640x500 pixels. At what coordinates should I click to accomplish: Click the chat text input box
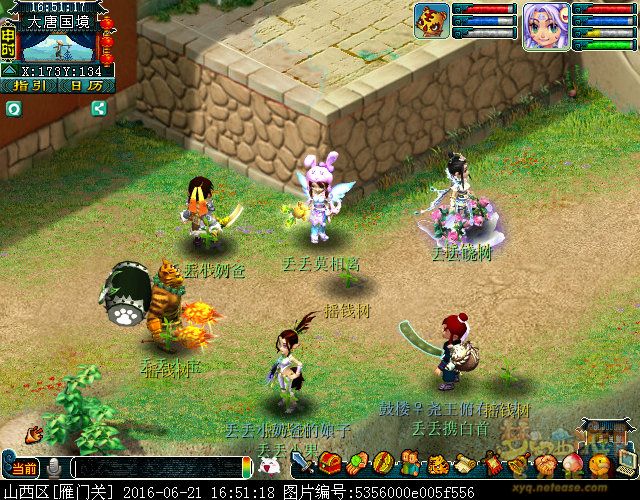[158, 467]
